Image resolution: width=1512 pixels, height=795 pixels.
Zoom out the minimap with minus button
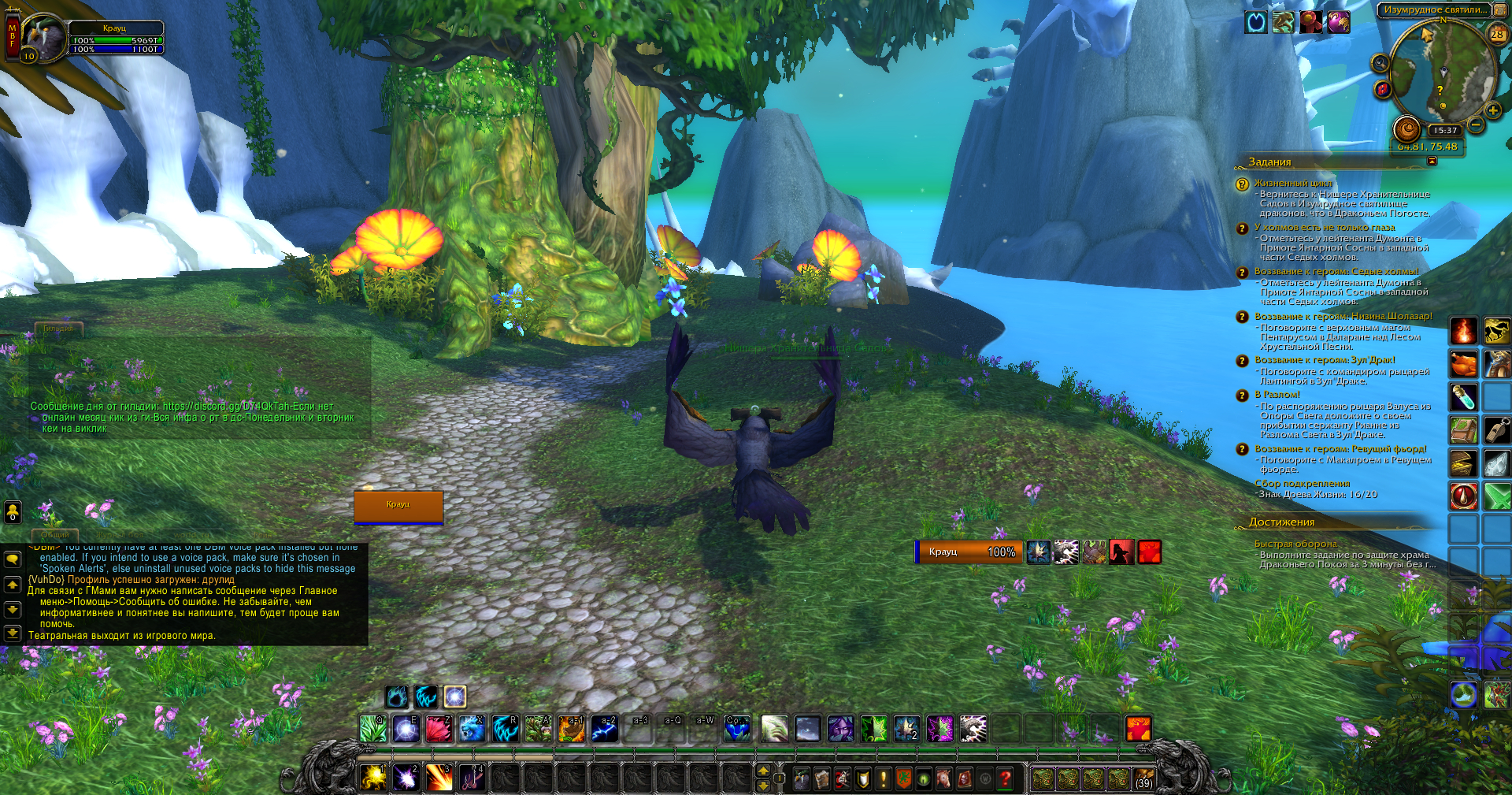coord(1476,124)
